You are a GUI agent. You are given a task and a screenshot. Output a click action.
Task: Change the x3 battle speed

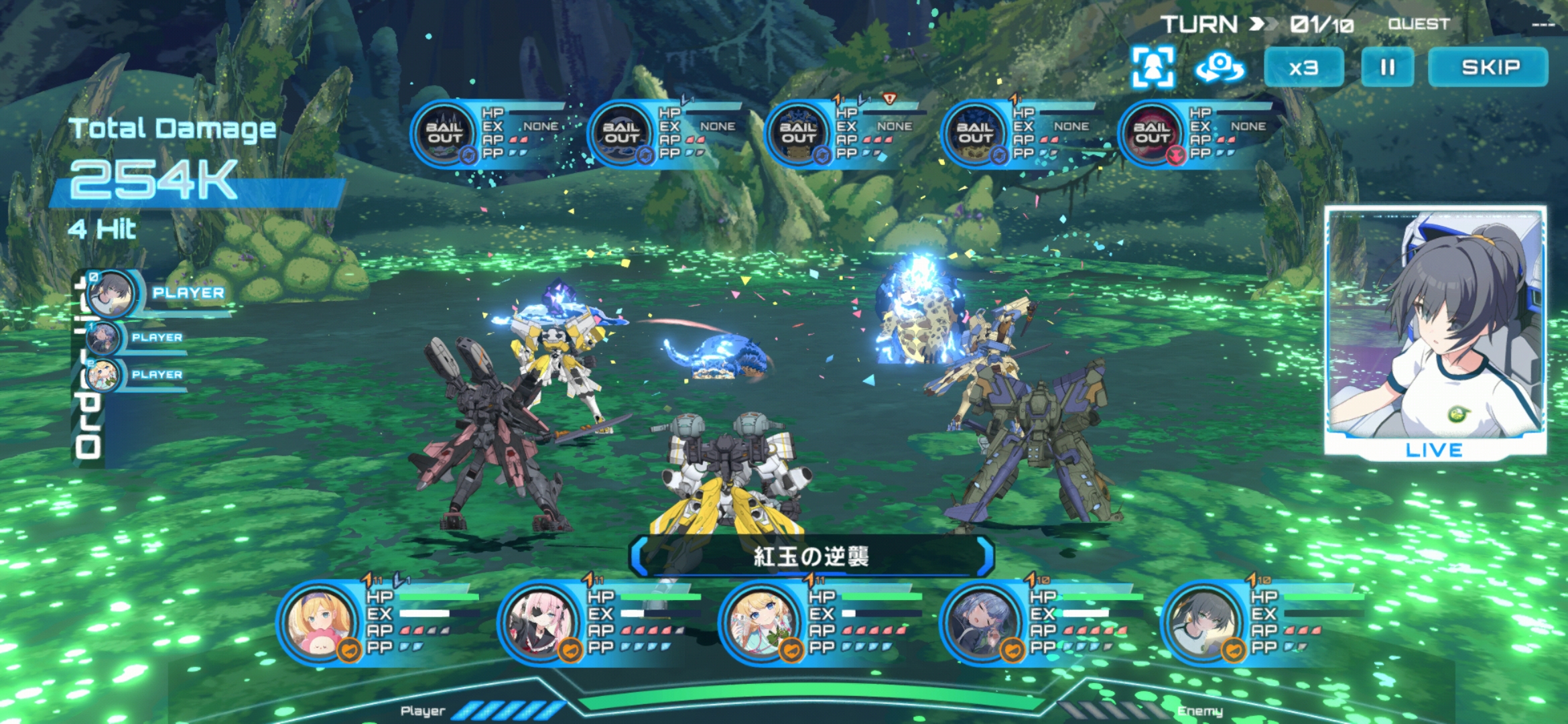tap(1303, 67)
